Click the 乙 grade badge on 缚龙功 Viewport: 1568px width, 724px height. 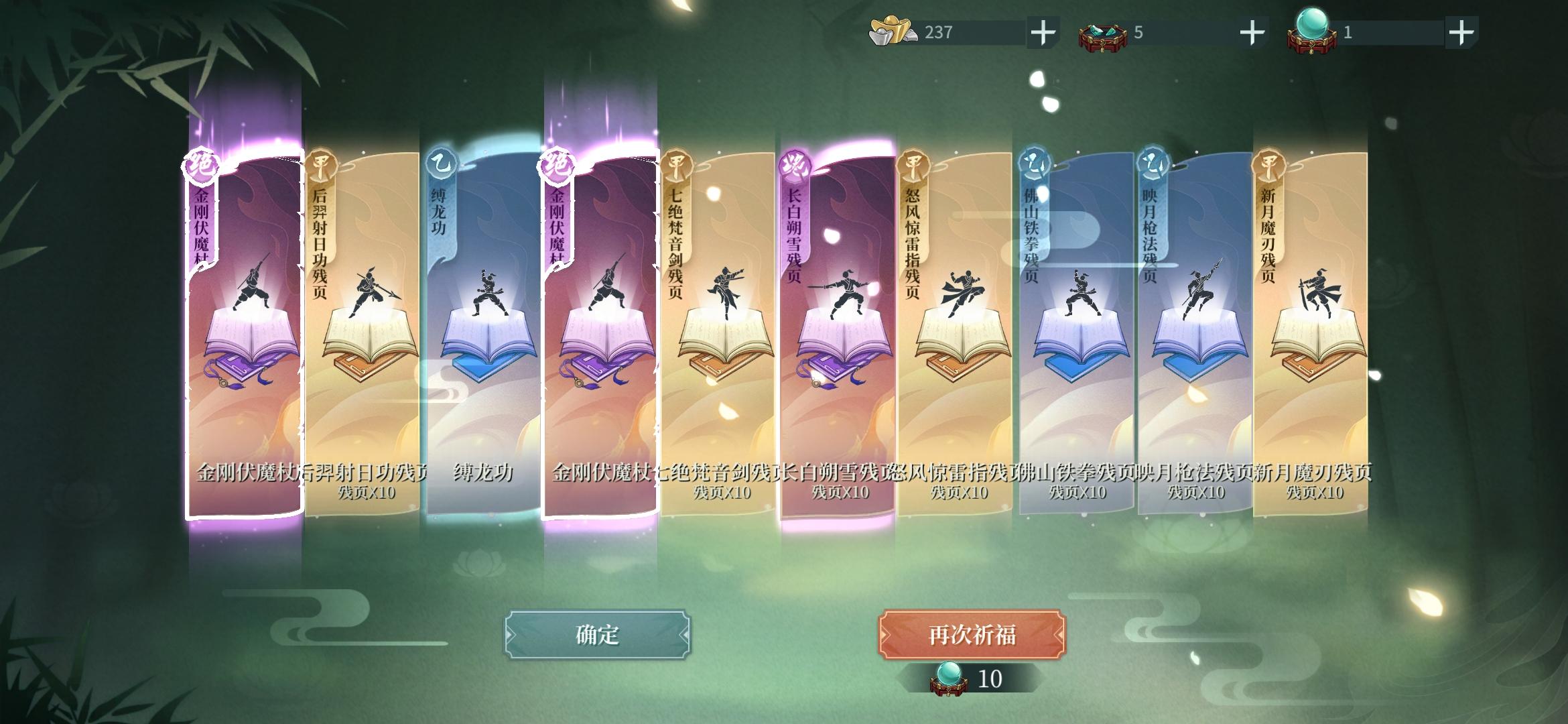442,163
